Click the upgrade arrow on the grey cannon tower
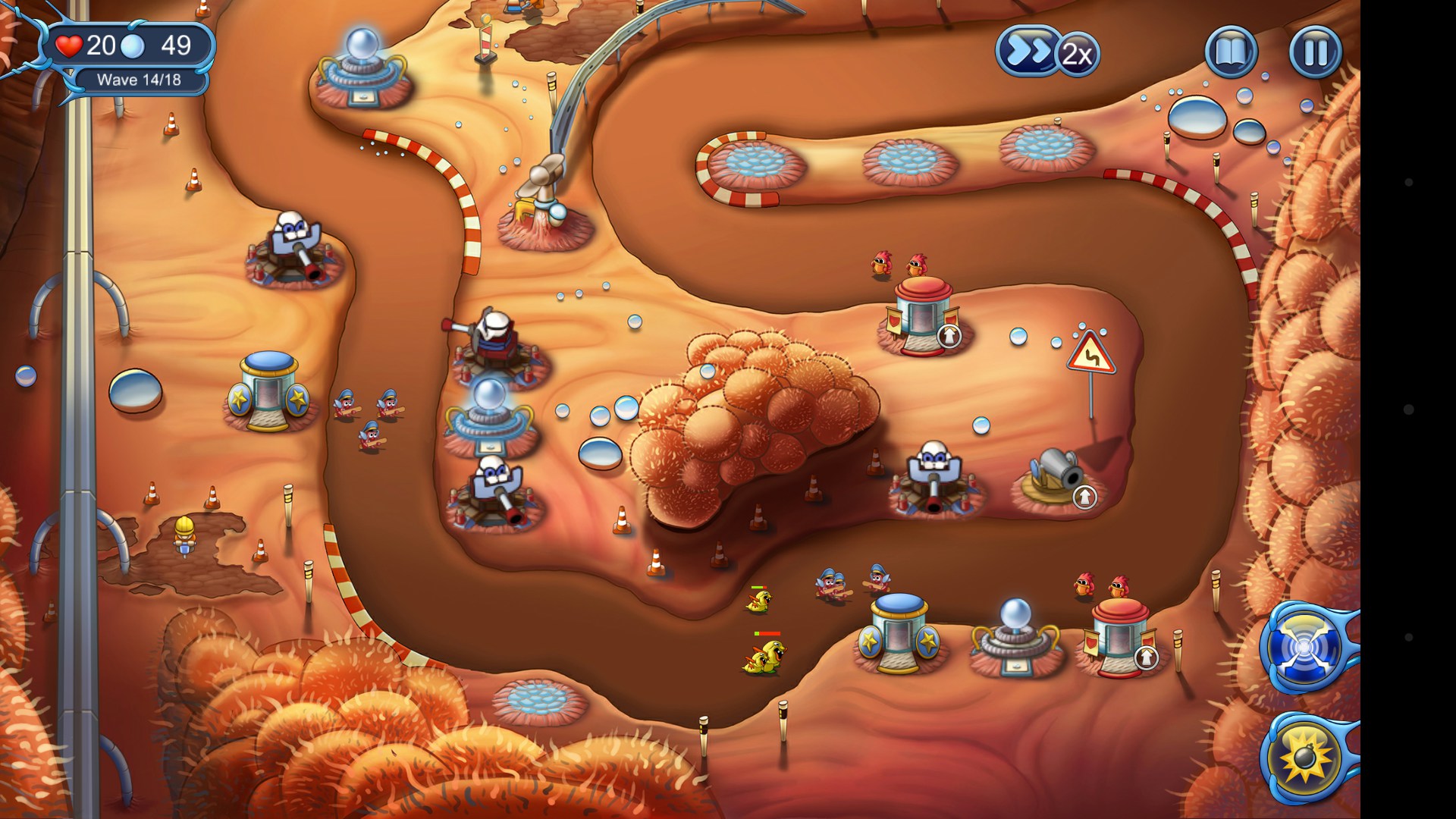The image size is (1456, 819). click(1084, 497)
